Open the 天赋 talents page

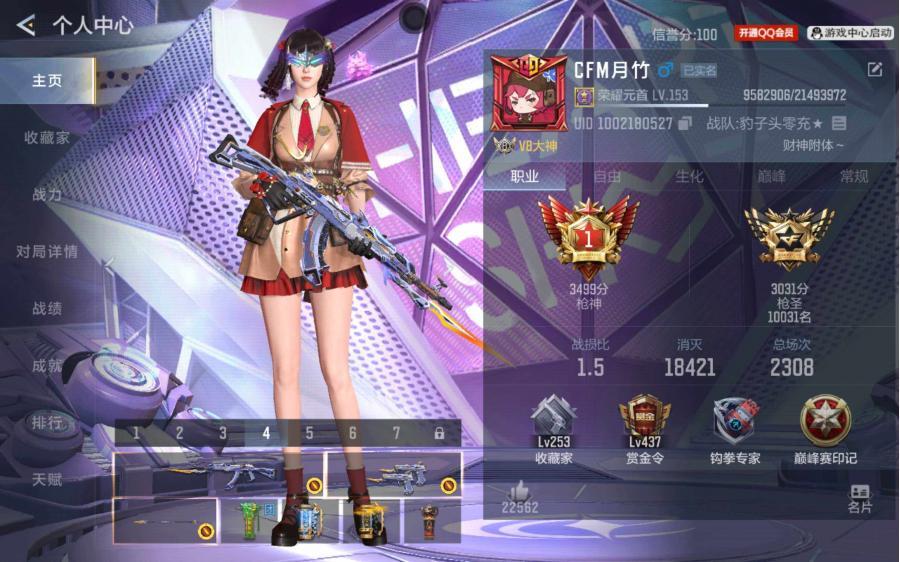click(47, 480)
